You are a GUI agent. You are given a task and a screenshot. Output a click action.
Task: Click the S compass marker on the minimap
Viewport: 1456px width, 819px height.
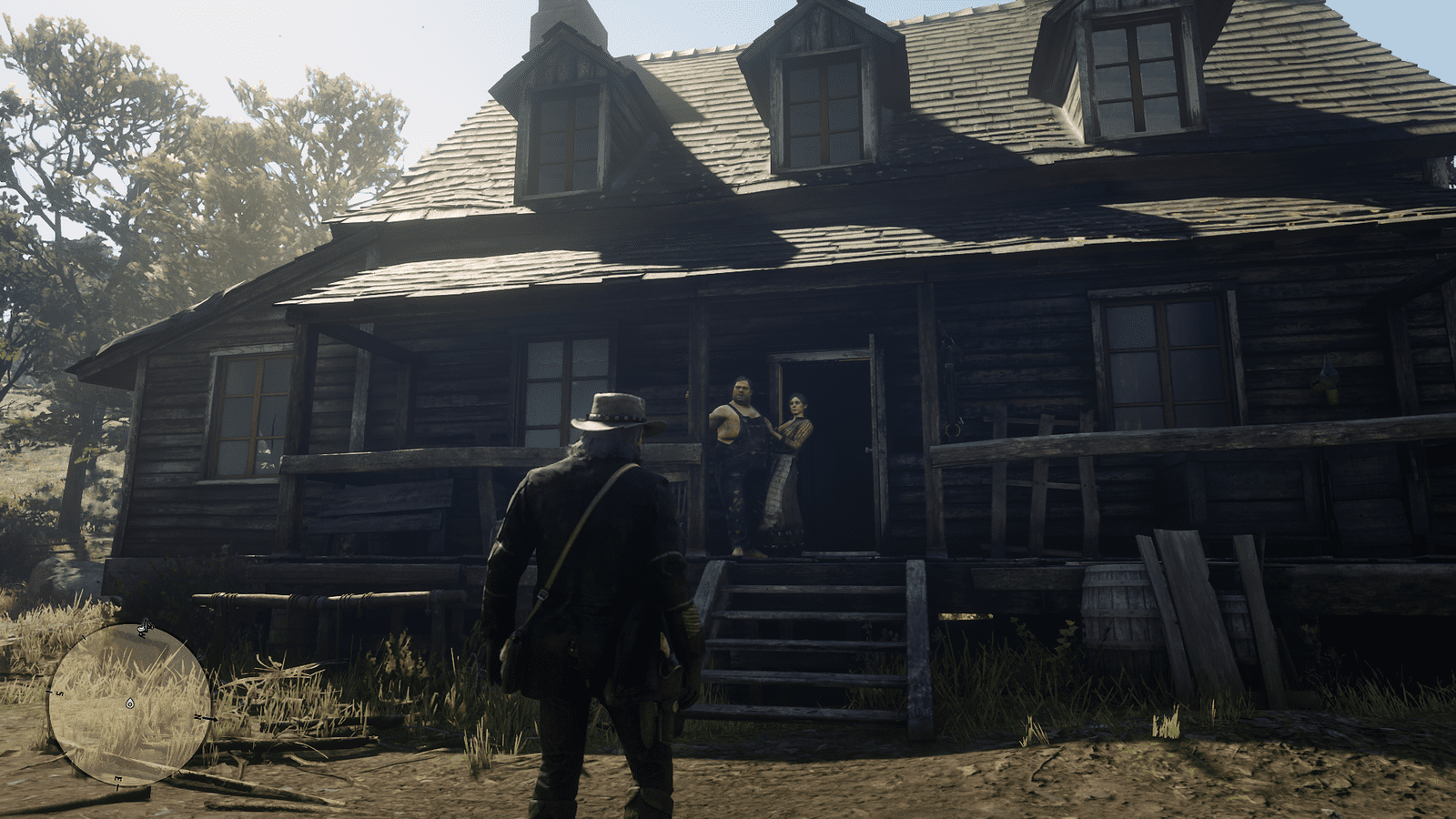click(x=59, y=693)
